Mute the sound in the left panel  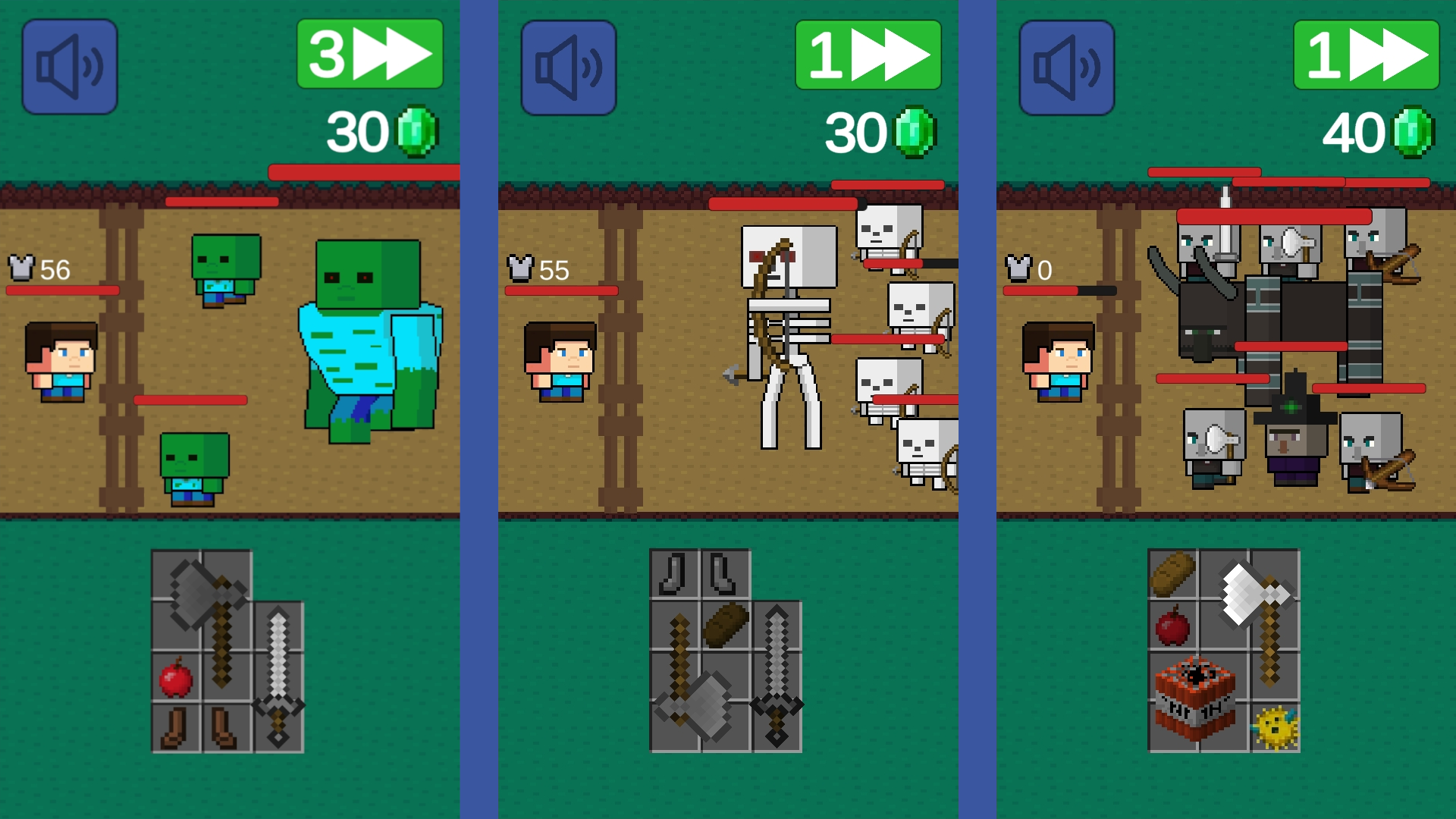point(70,66)
